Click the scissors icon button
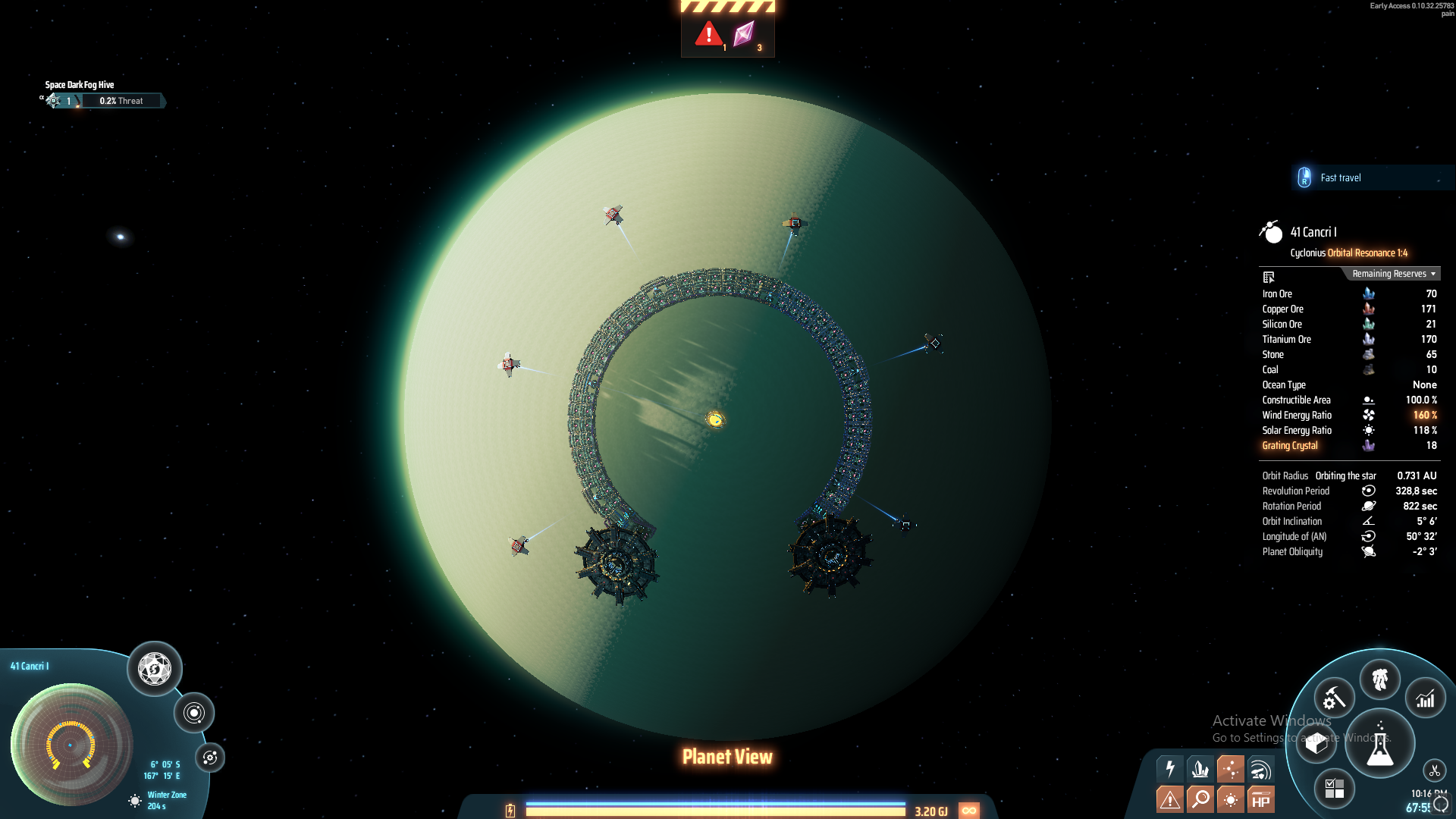Screen dimensions: 1456x819 coord(1434,771)
